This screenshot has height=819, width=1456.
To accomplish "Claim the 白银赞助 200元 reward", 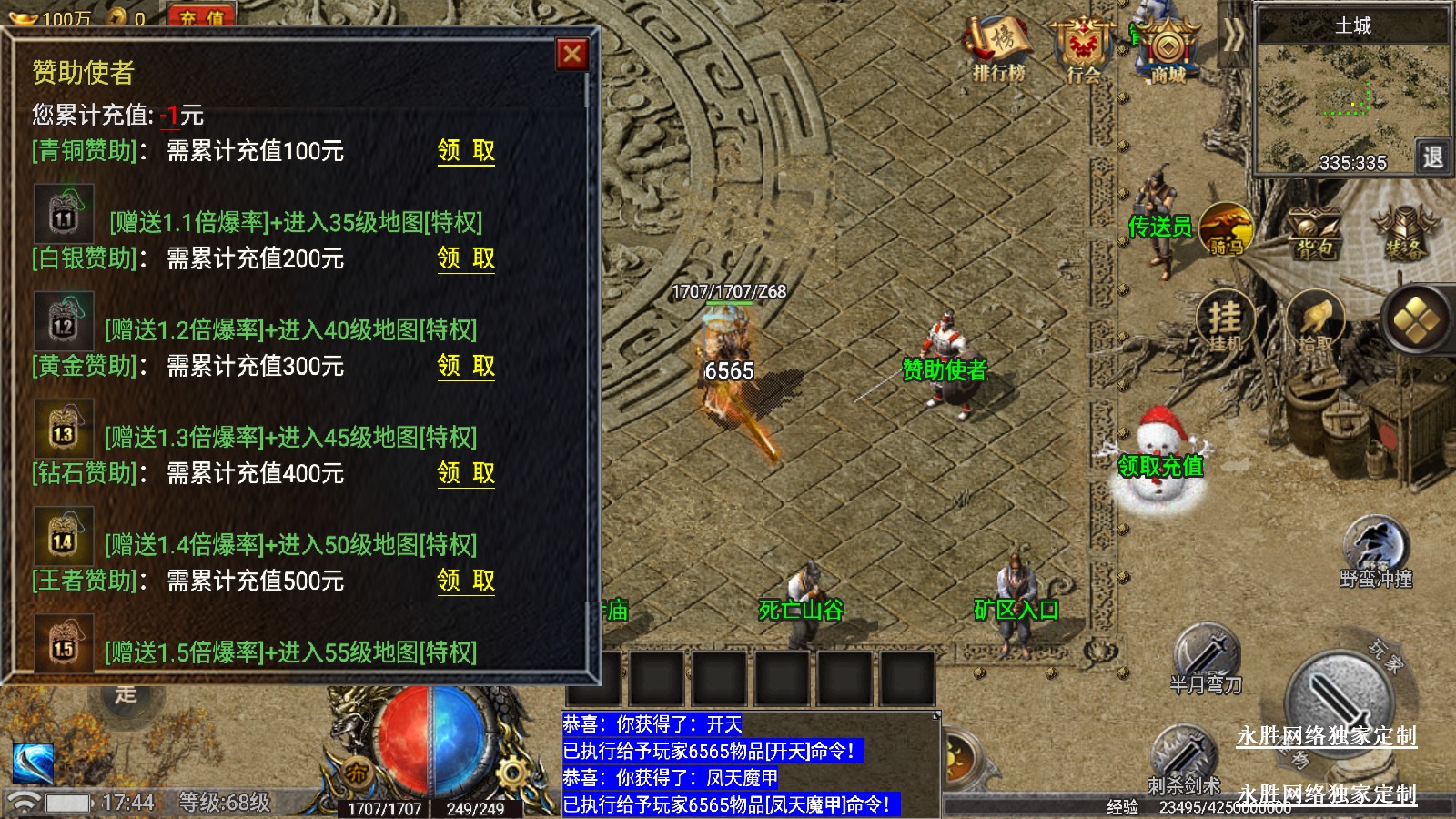I will 466,258.
